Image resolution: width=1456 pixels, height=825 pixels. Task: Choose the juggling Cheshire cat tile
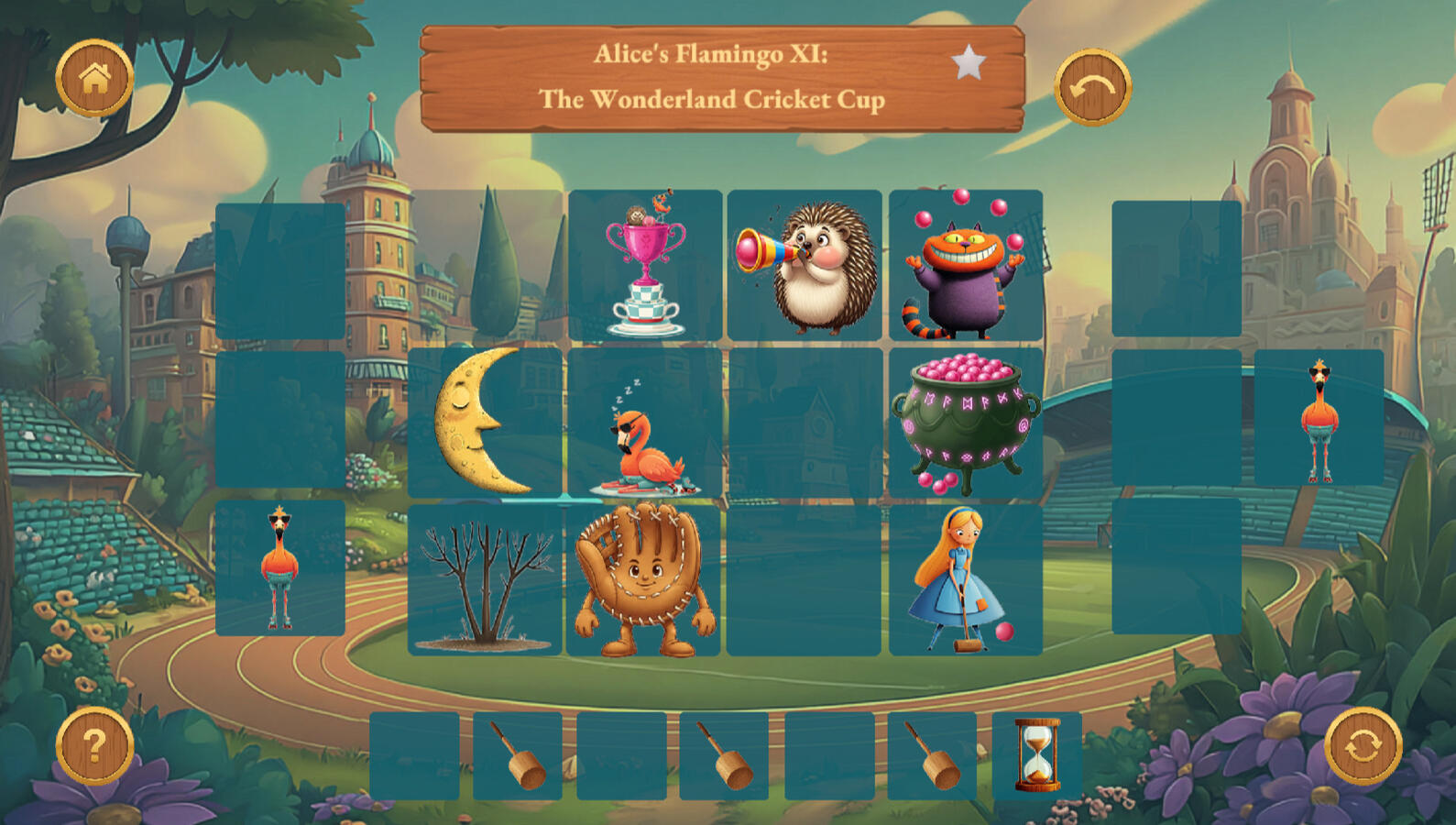coord(965,265)
